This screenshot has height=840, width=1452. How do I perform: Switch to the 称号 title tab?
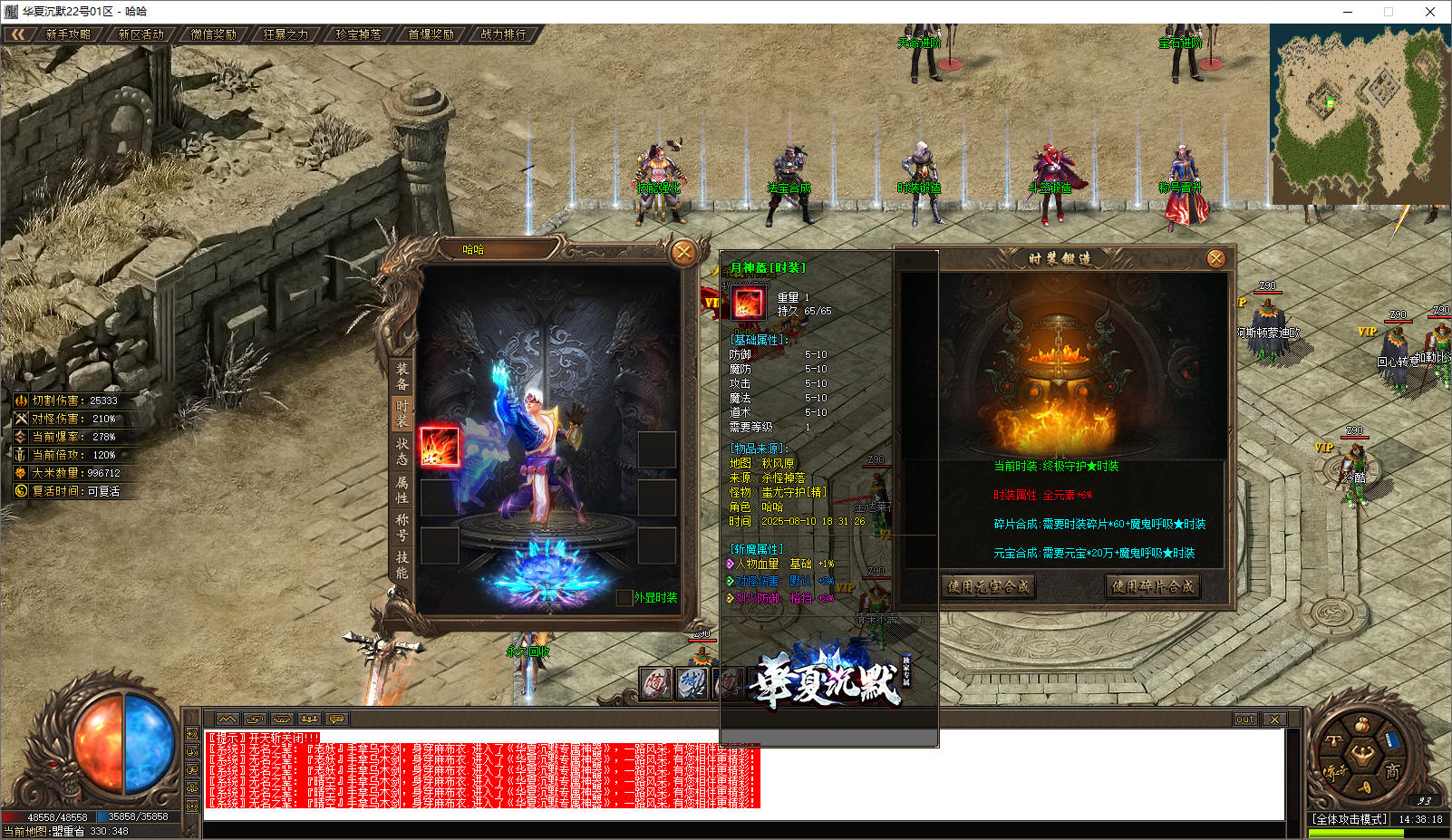402,527
